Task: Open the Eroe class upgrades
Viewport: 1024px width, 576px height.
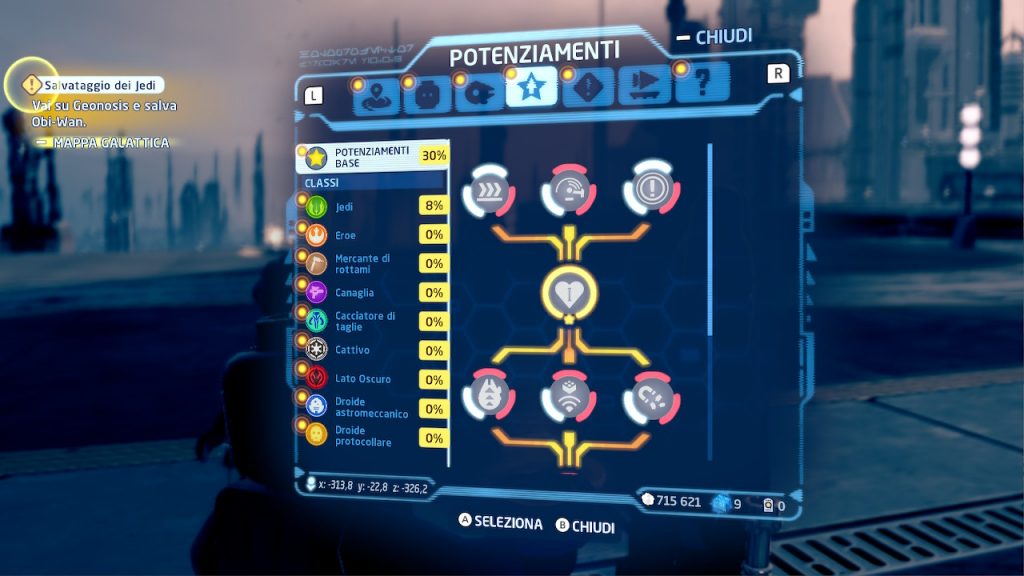Action: (x=371, y=235)
